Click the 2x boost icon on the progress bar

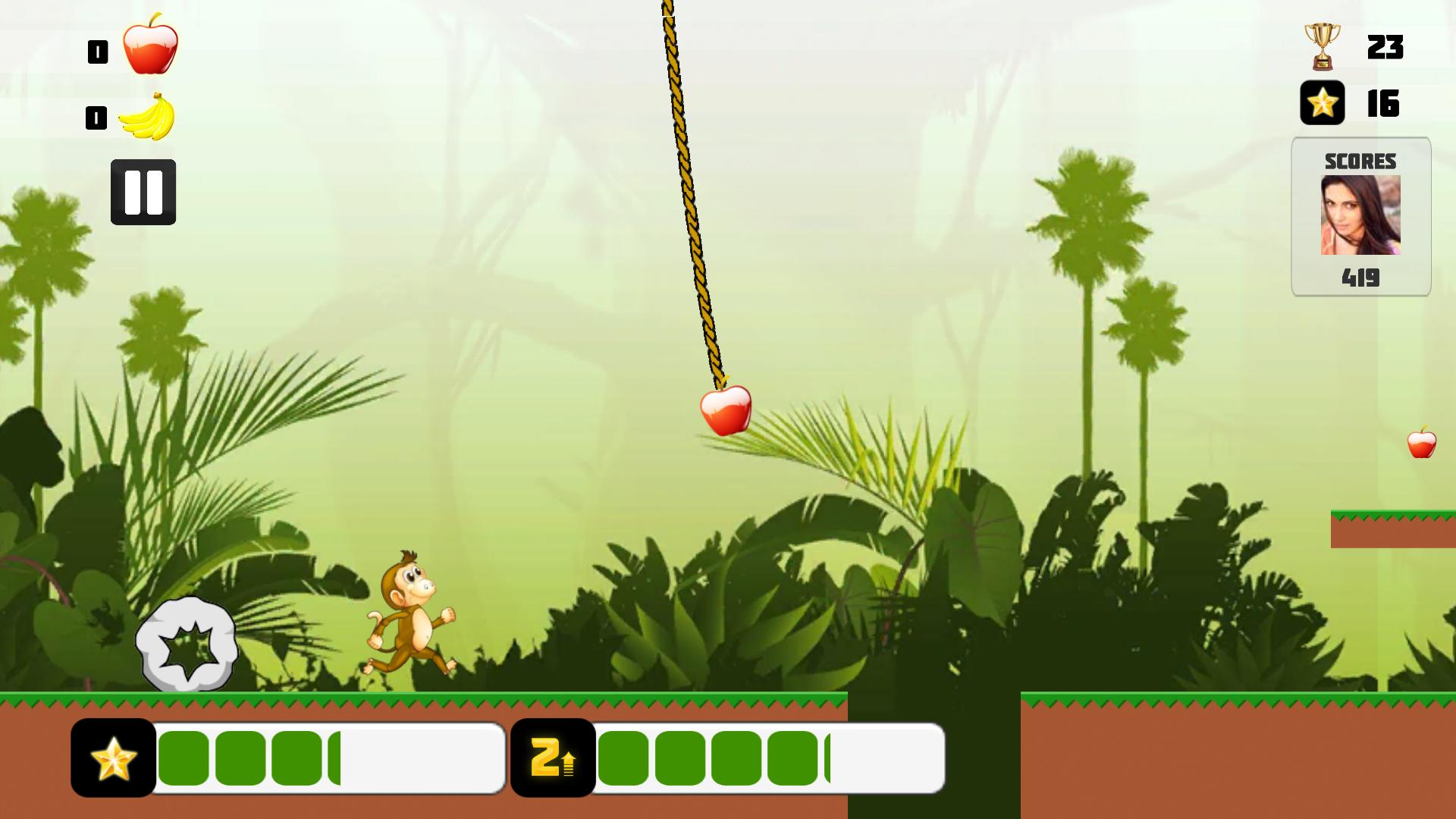(x=553, y=758)
